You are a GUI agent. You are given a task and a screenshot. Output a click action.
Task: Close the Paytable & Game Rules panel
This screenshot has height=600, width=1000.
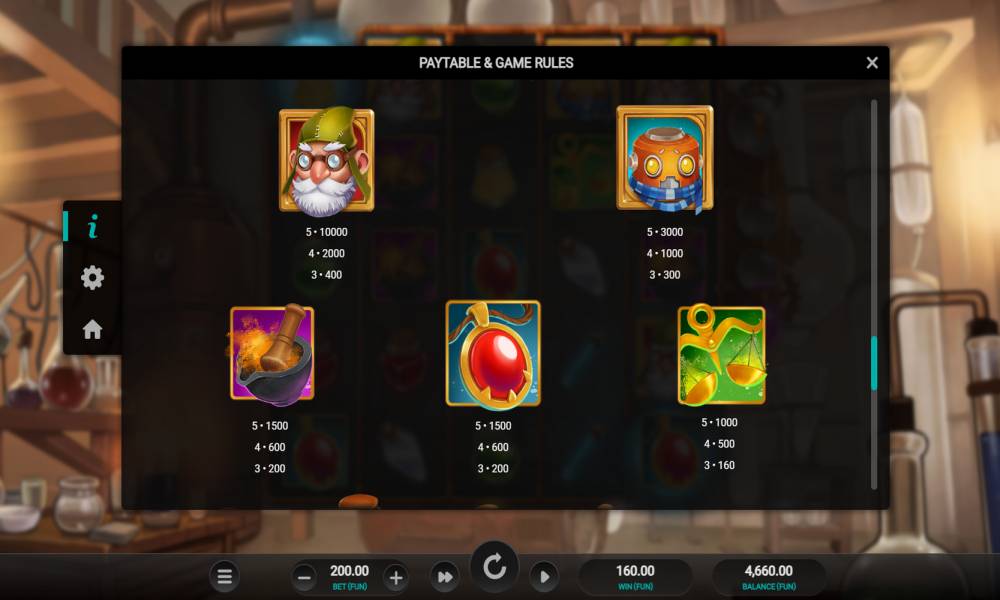(x=872, y=63)
